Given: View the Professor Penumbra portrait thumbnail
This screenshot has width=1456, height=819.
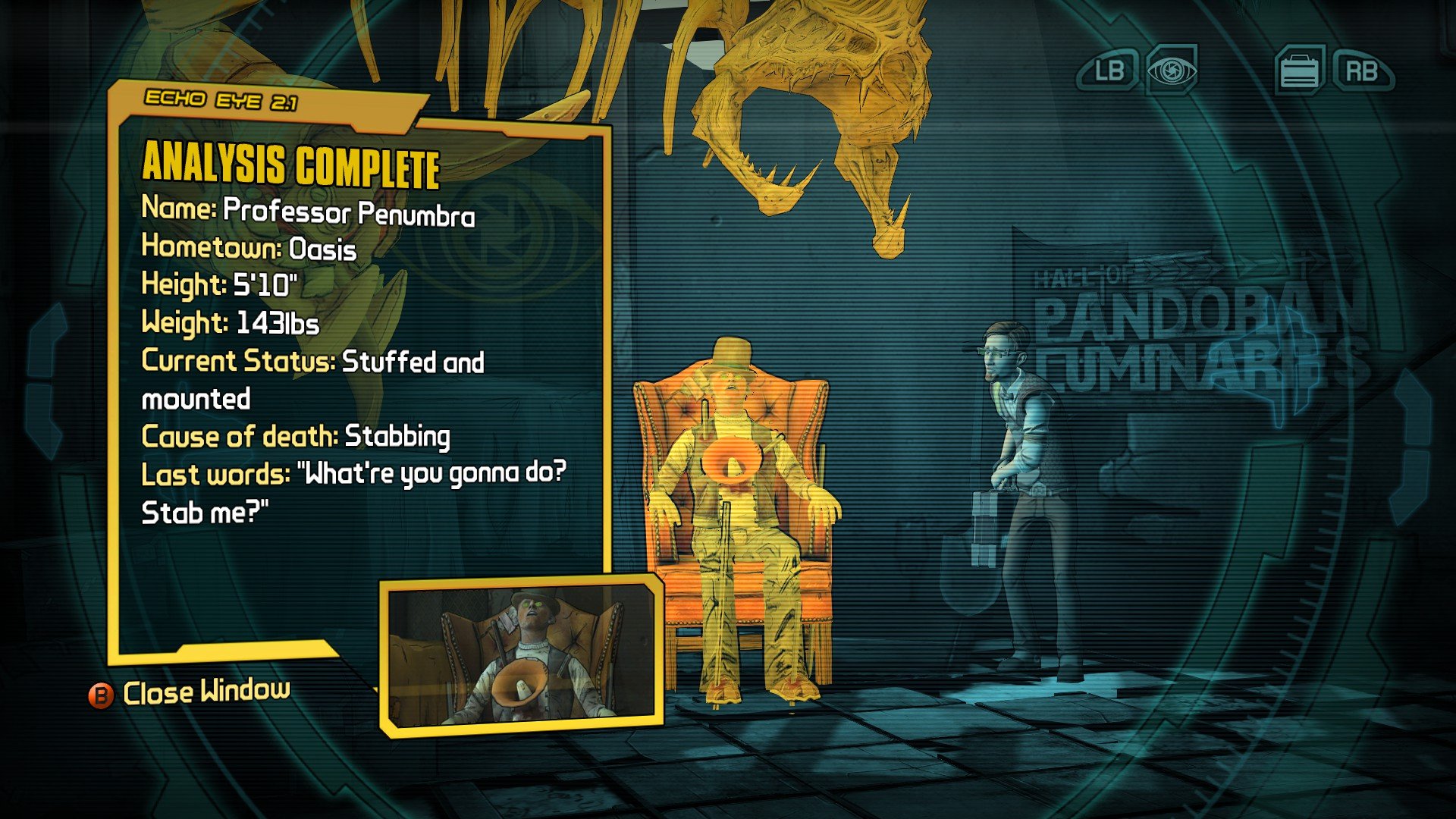Looking at the screenshot, I should (522, 654).
